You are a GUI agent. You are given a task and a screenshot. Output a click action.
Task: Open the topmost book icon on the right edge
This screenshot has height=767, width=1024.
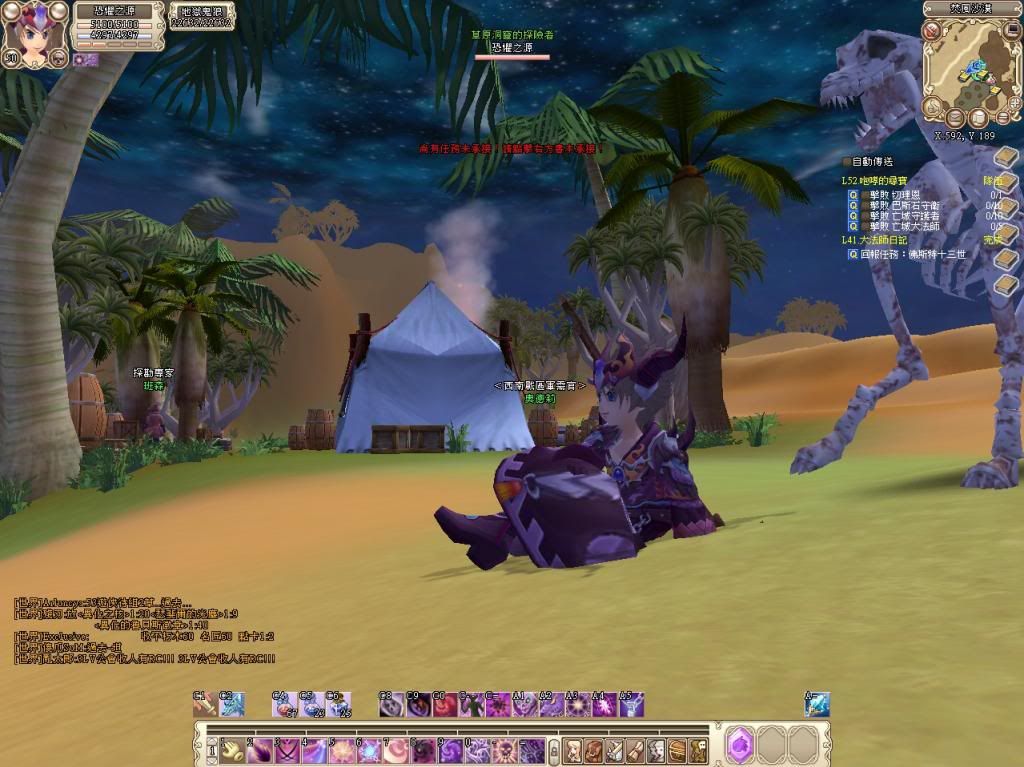click(x=1005, y=158)
